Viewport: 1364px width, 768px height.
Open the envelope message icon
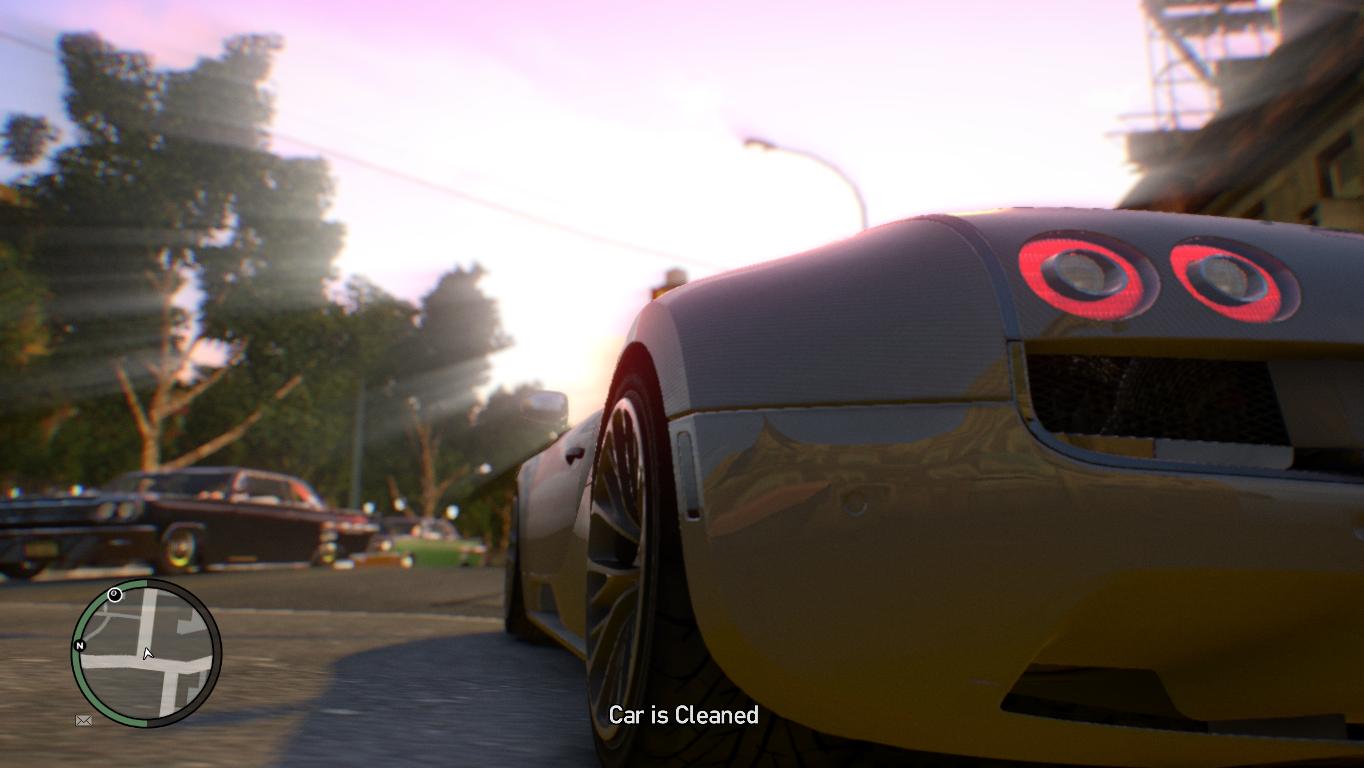[84, 720]
